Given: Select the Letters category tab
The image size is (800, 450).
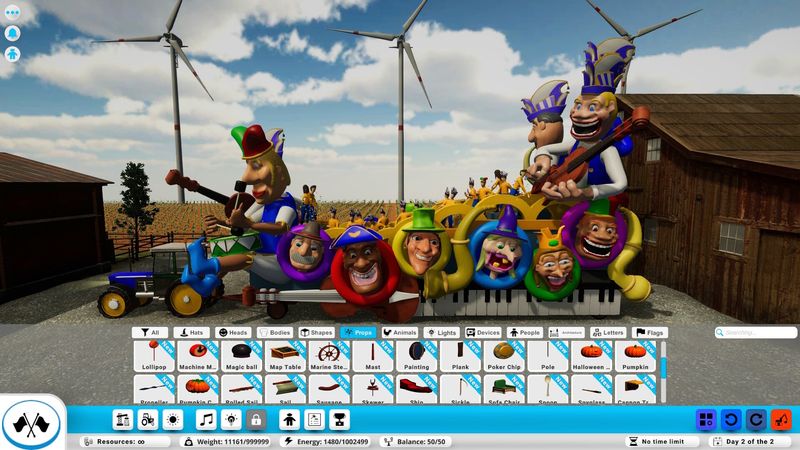Looking at the screenshot, I should point(608,332).
